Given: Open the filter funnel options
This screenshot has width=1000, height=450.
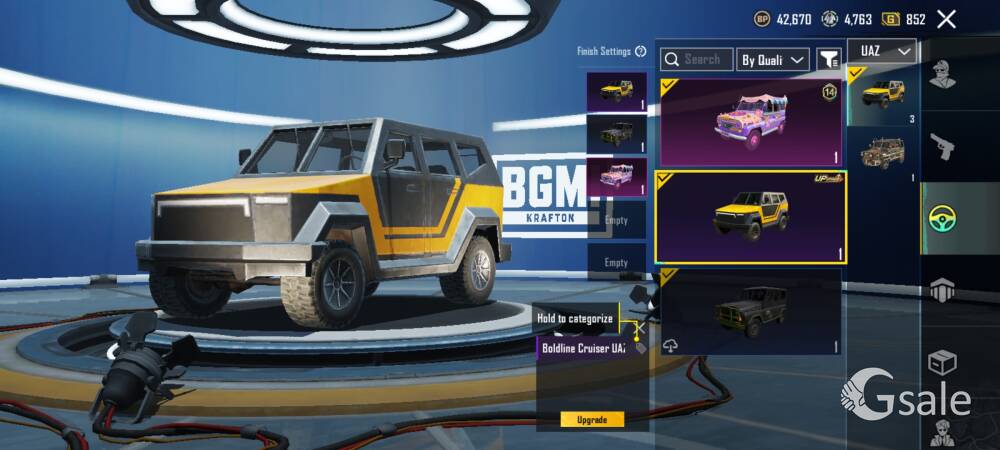Looking at the screenshot, I should click(x=828, y=60).
